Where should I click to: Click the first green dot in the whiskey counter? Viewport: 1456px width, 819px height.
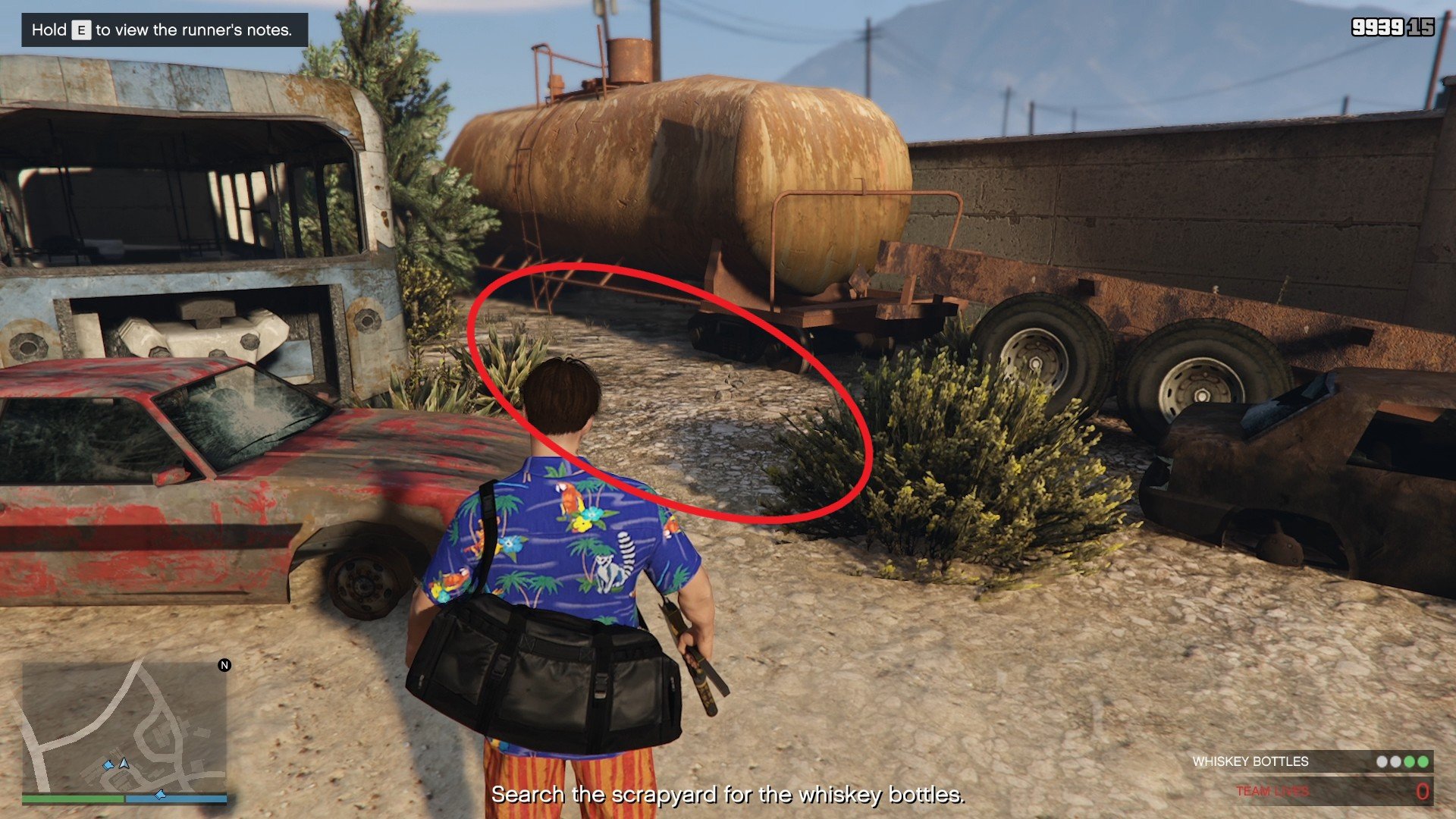(1410, 763)
